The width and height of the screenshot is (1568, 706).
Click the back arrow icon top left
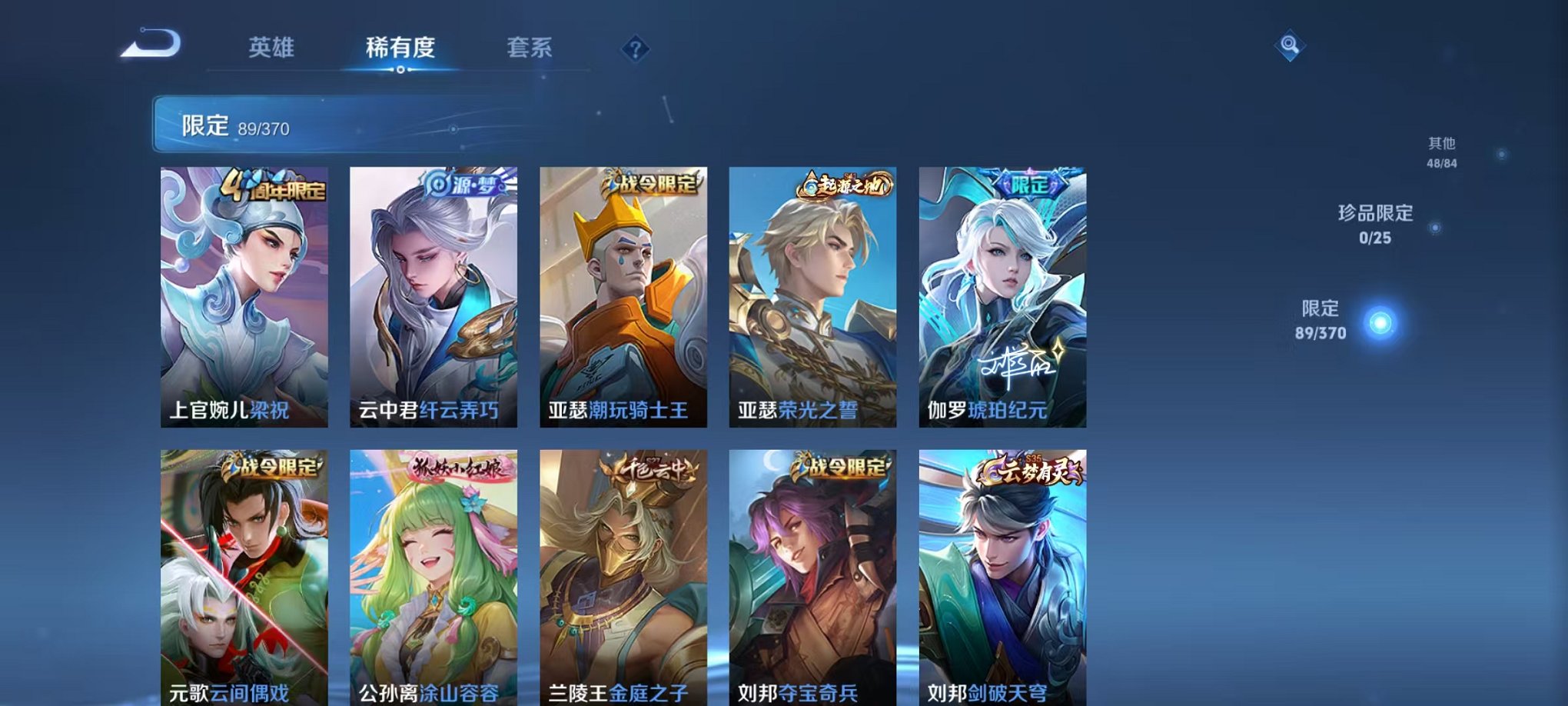coord(148,43)
